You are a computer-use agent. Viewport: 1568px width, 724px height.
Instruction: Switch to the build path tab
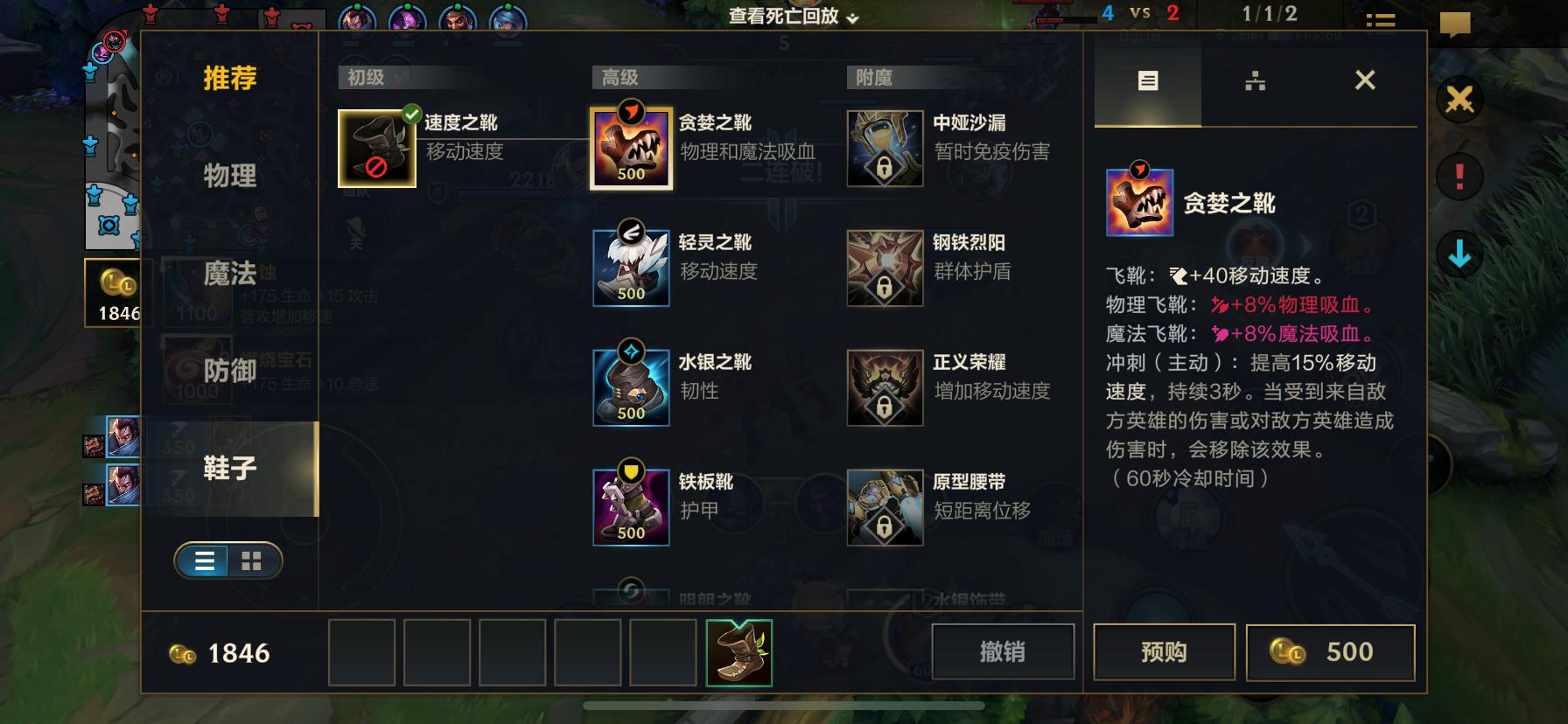[1255, 80]
